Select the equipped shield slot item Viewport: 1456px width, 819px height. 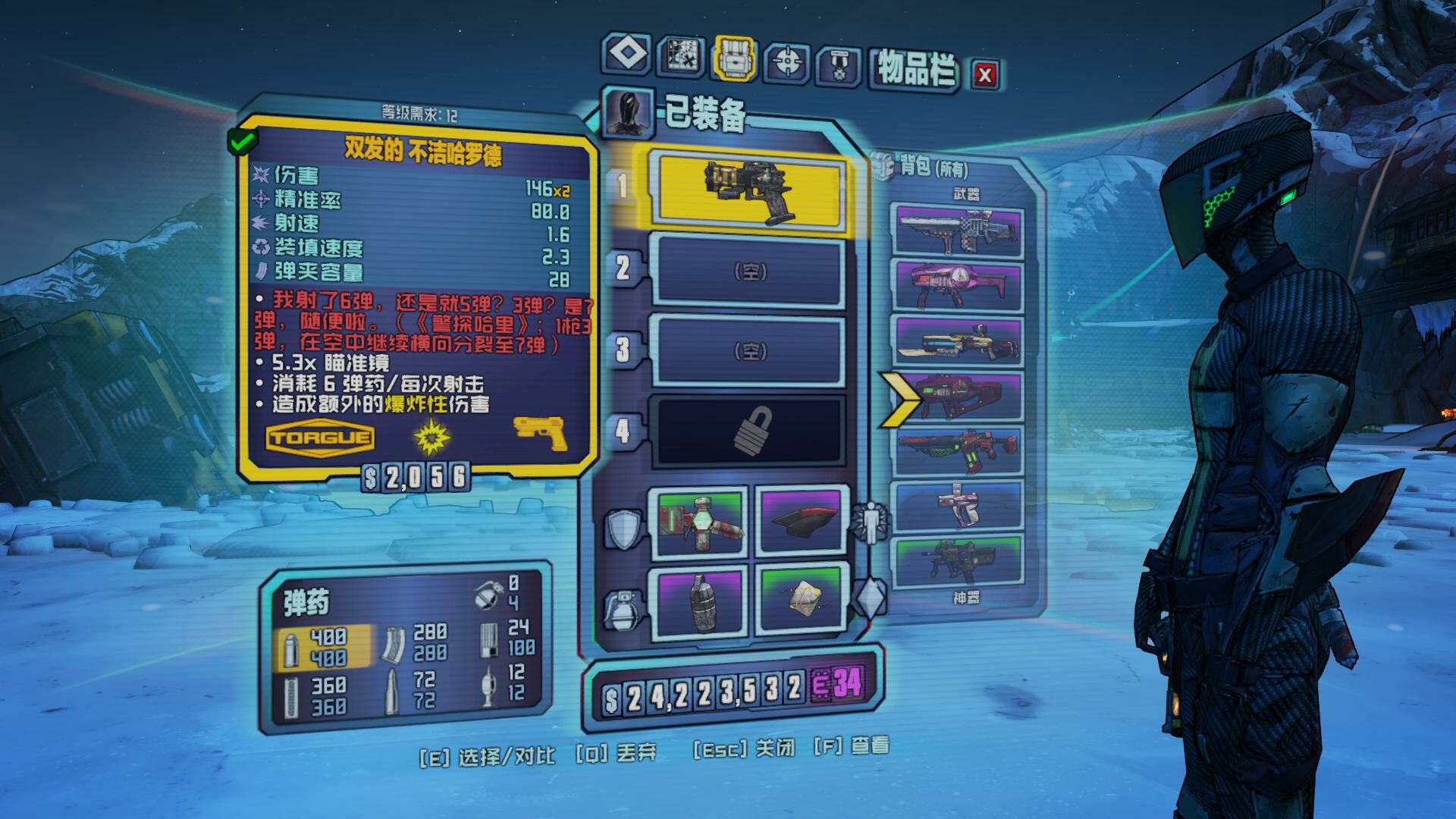(698, 523)
